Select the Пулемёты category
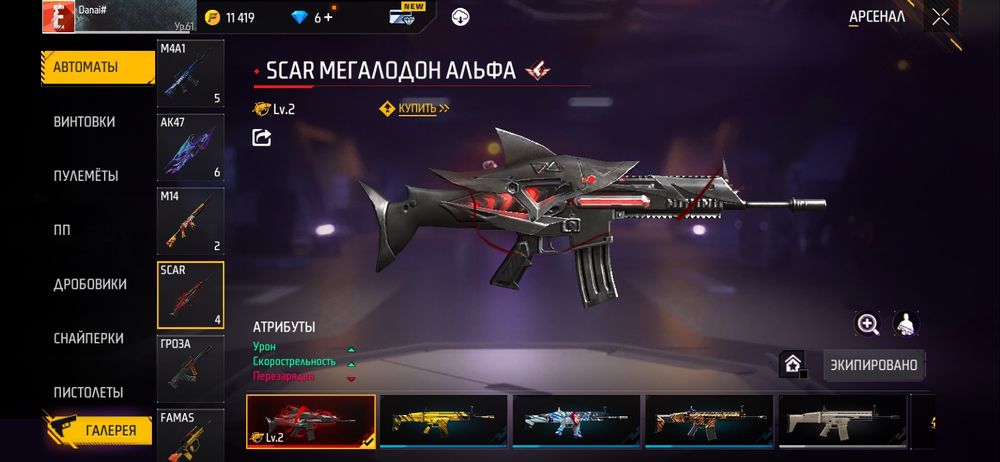 tap(86, 176)
